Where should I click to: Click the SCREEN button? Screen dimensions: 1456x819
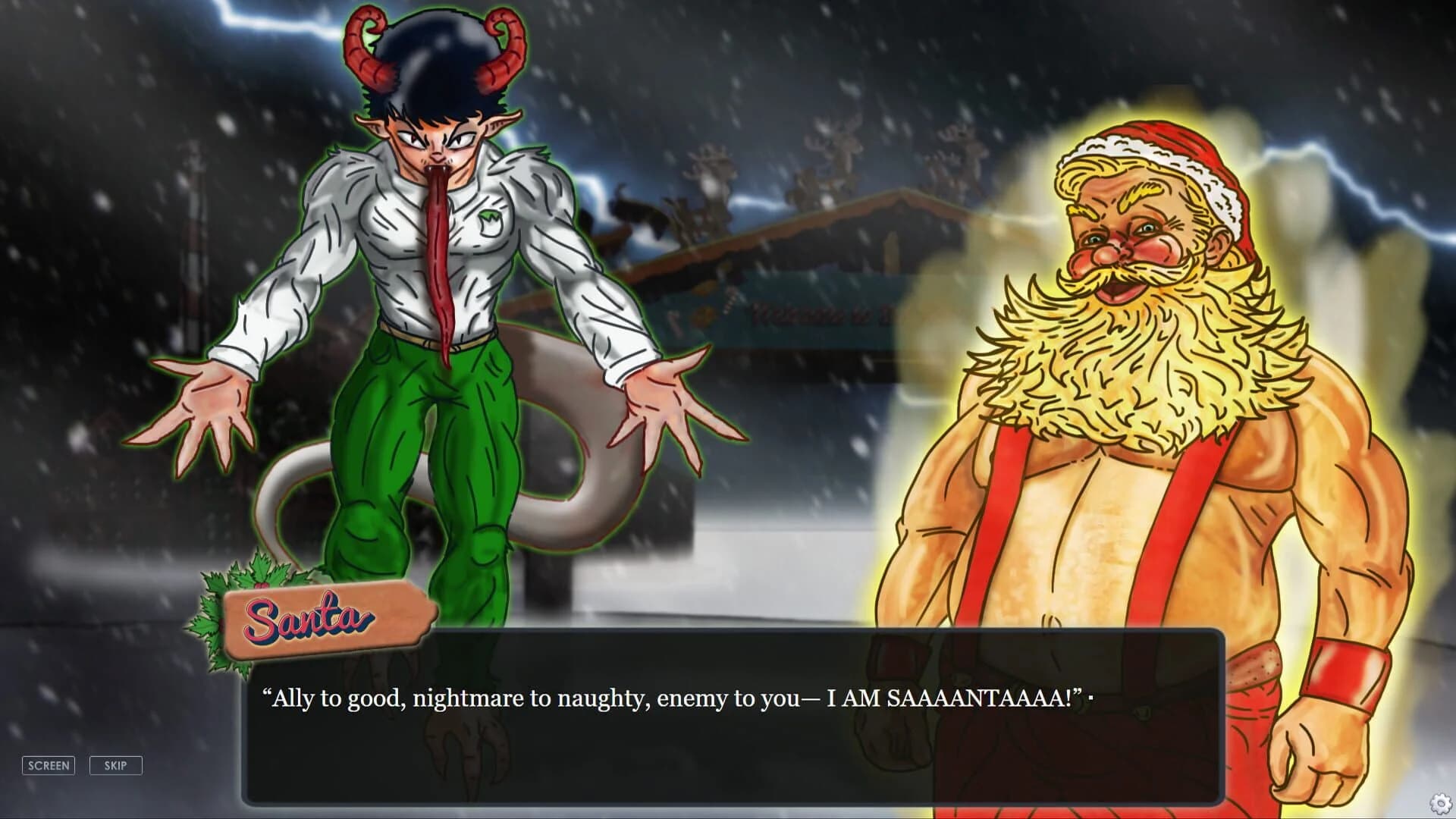click(49, 765)
